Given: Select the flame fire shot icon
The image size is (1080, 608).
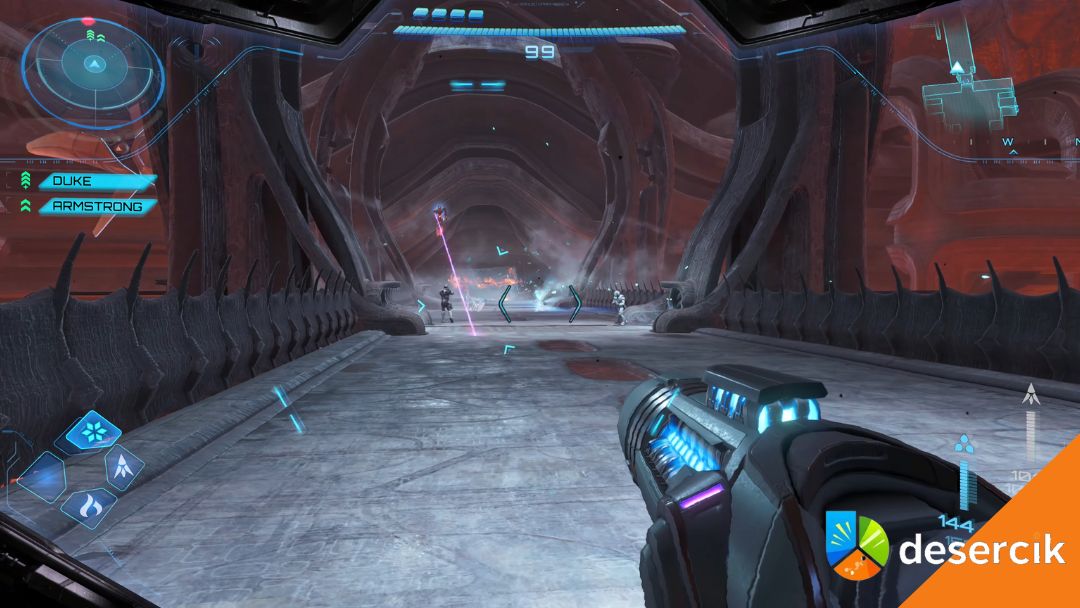Looking at the screenshot, I should (x=88, y=505).
